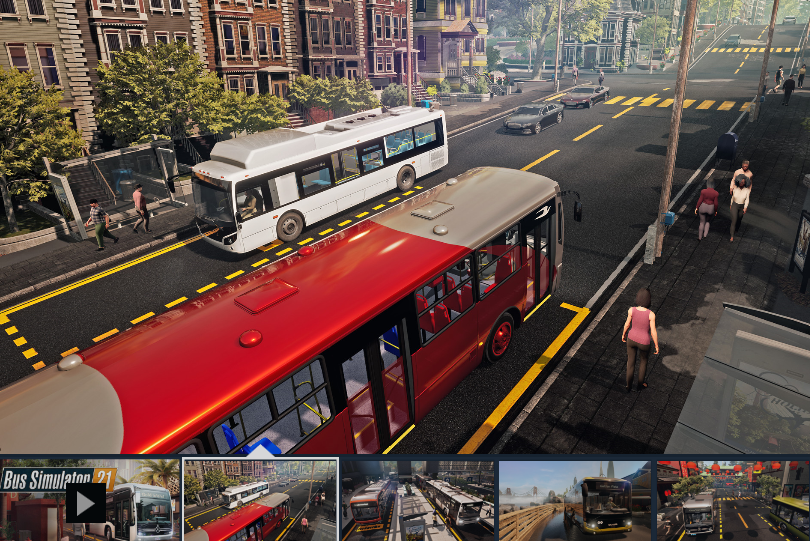Show the bus on bridge screenshot thumbnail
This screenshot has width=810, height=541.
pyautogui.click(x=575, y=501)
